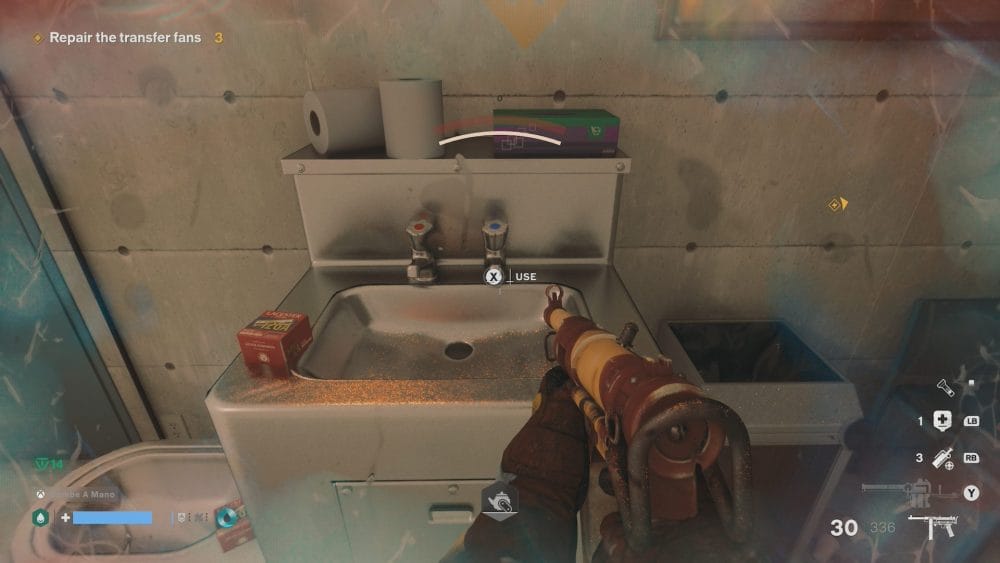Select the molotov lethal equipment icon
The height and width of the screenshot is (563, 1000).
click(941, 458)
